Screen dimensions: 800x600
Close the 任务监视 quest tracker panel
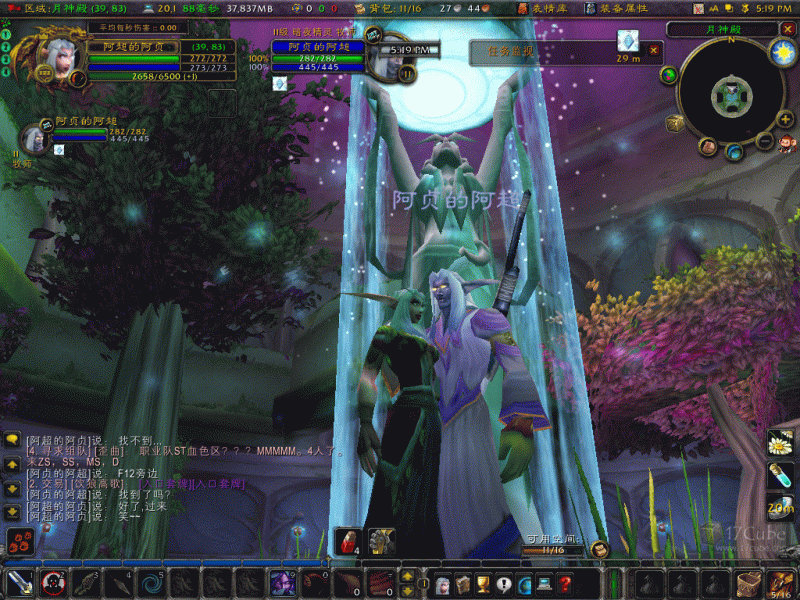[x=654, y=49]
